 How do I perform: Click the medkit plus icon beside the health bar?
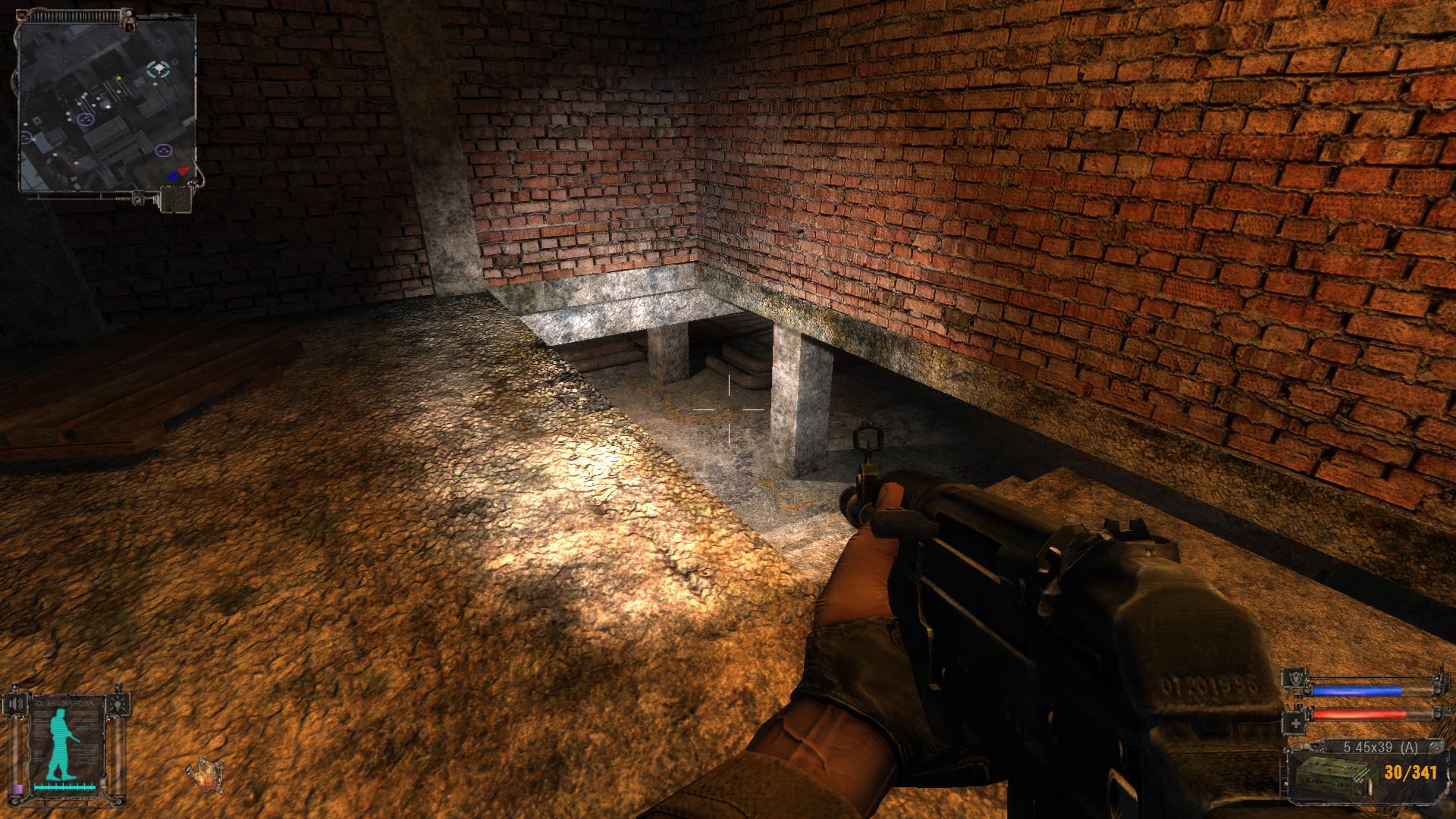(x=1295, y=723)
